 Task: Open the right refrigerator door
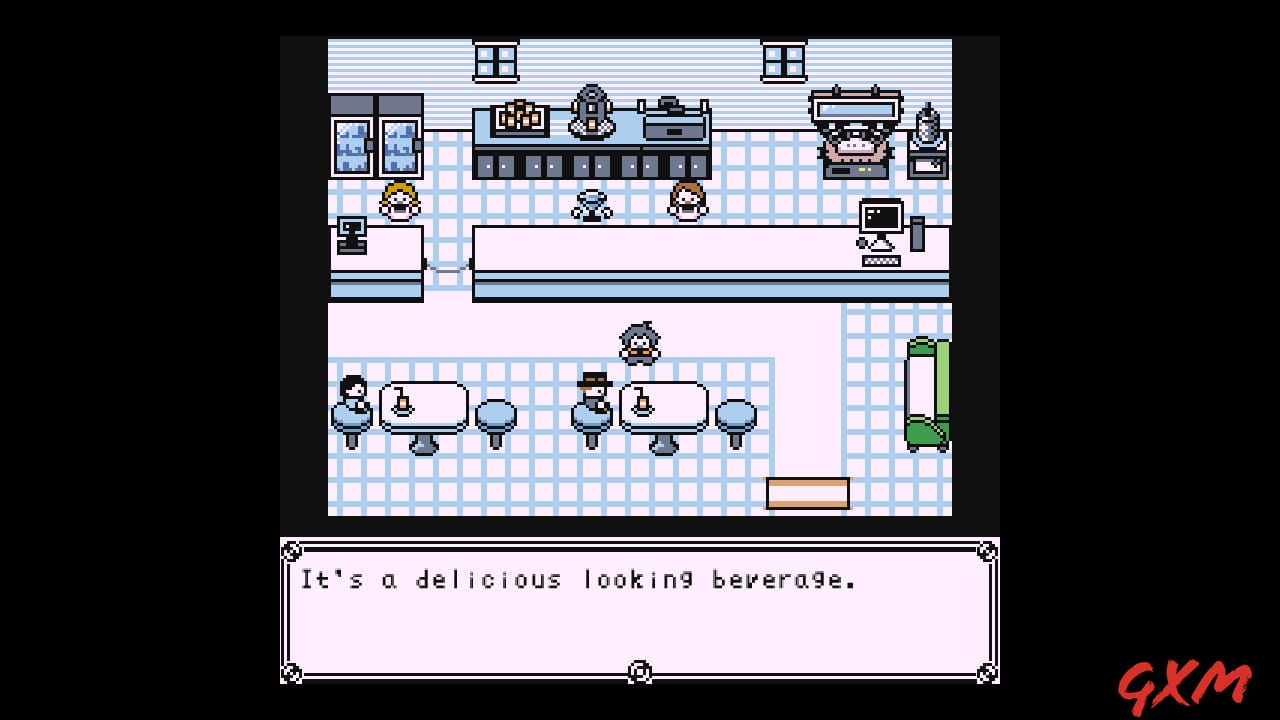(x=399, y=145)
